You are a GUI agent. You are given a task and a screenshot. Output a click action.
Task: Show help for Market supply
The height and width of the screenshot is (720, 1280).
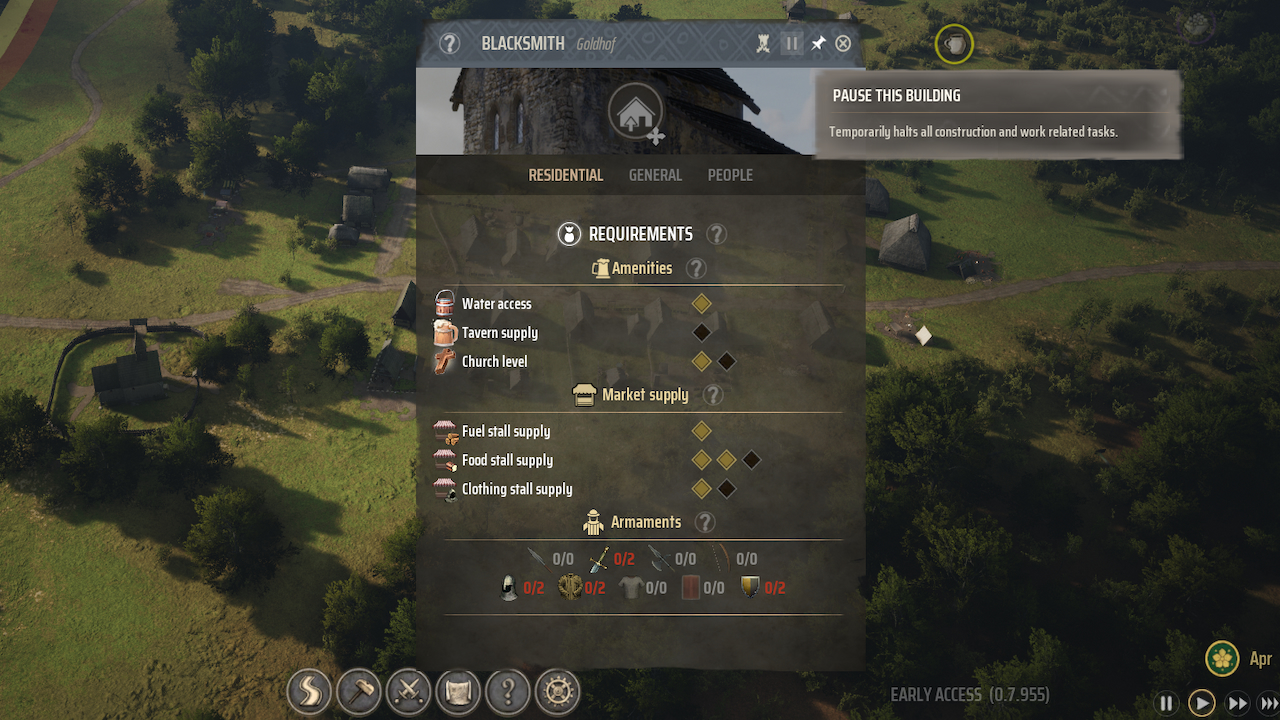pyautogui.click(x=712, y=395)
